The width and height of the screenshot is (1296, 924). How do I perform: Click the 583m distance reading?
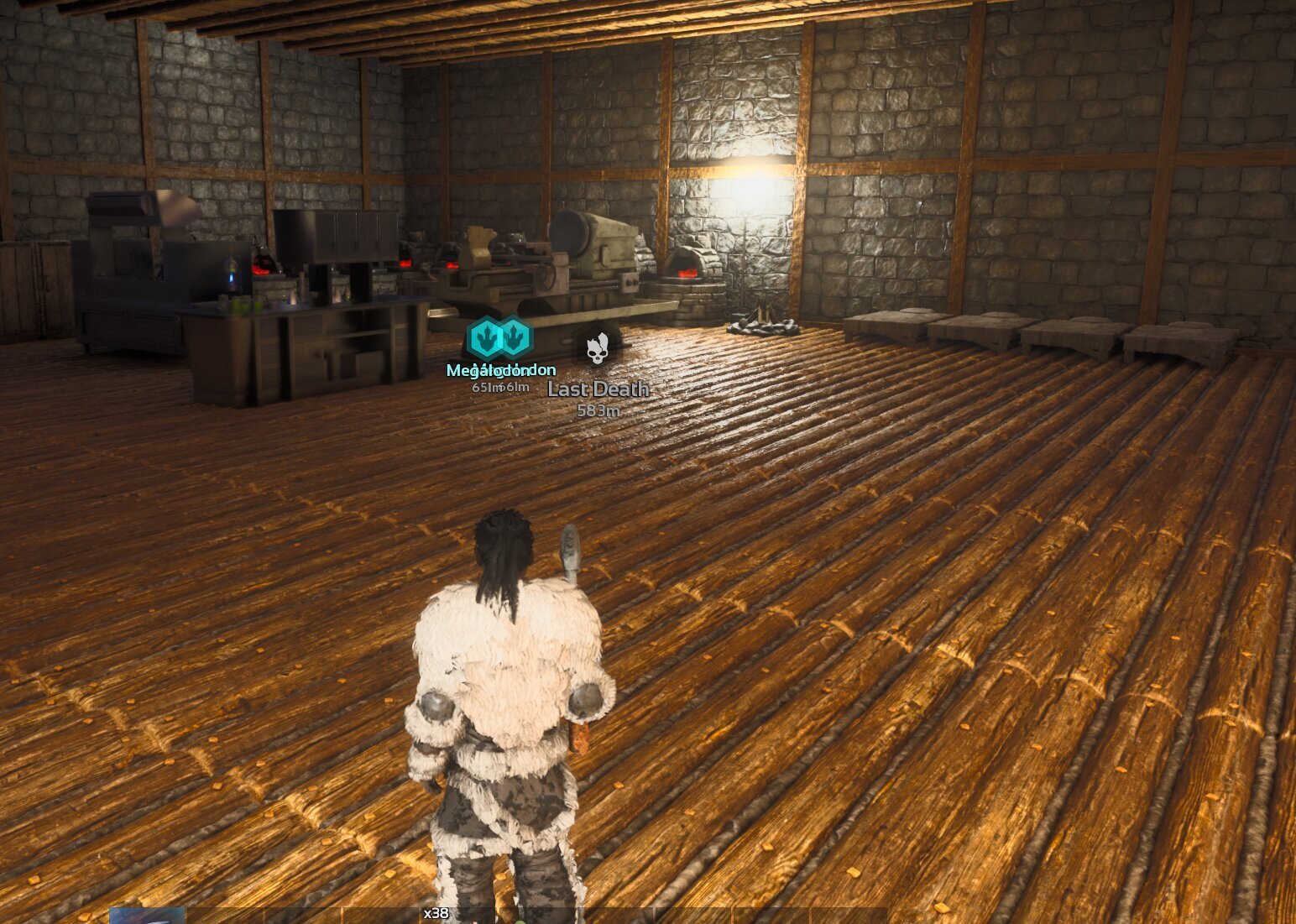[x=597, y=410]
